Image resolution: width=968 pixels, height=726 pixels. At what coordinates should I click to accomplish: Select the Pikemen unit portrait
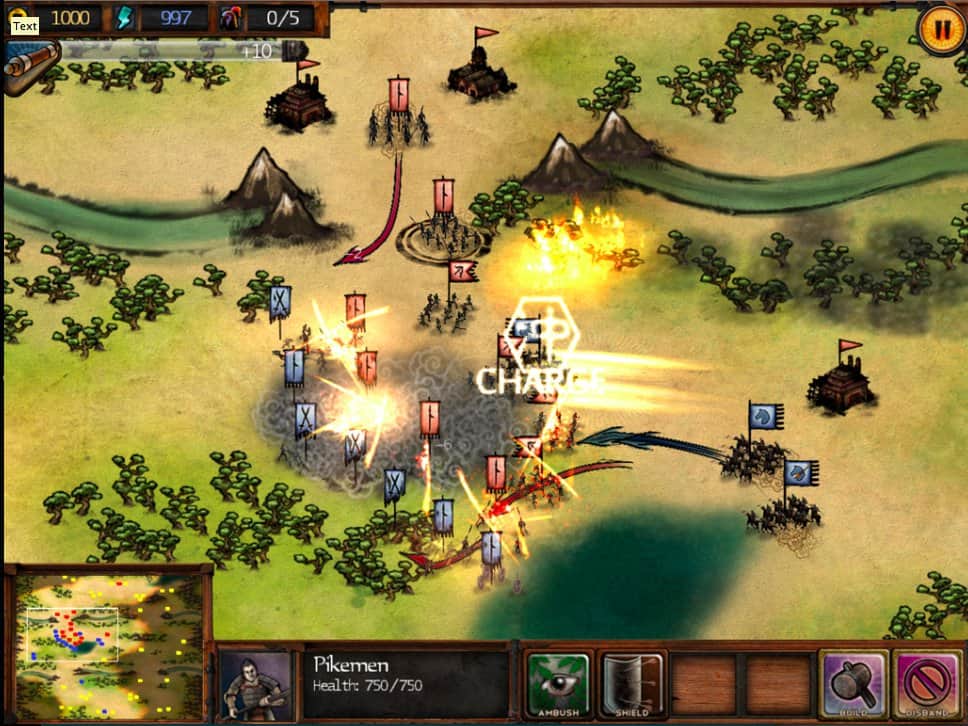(x=255, y=686)
